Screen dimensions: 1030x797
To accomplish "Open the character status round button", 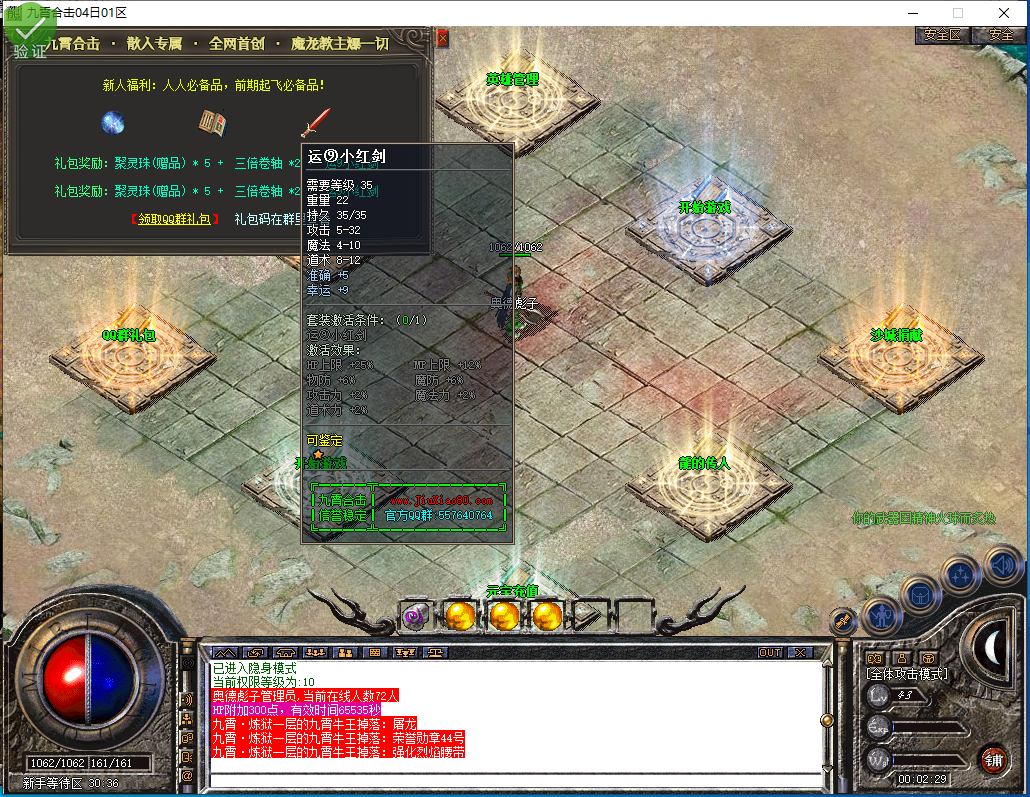I will [881, 615].
